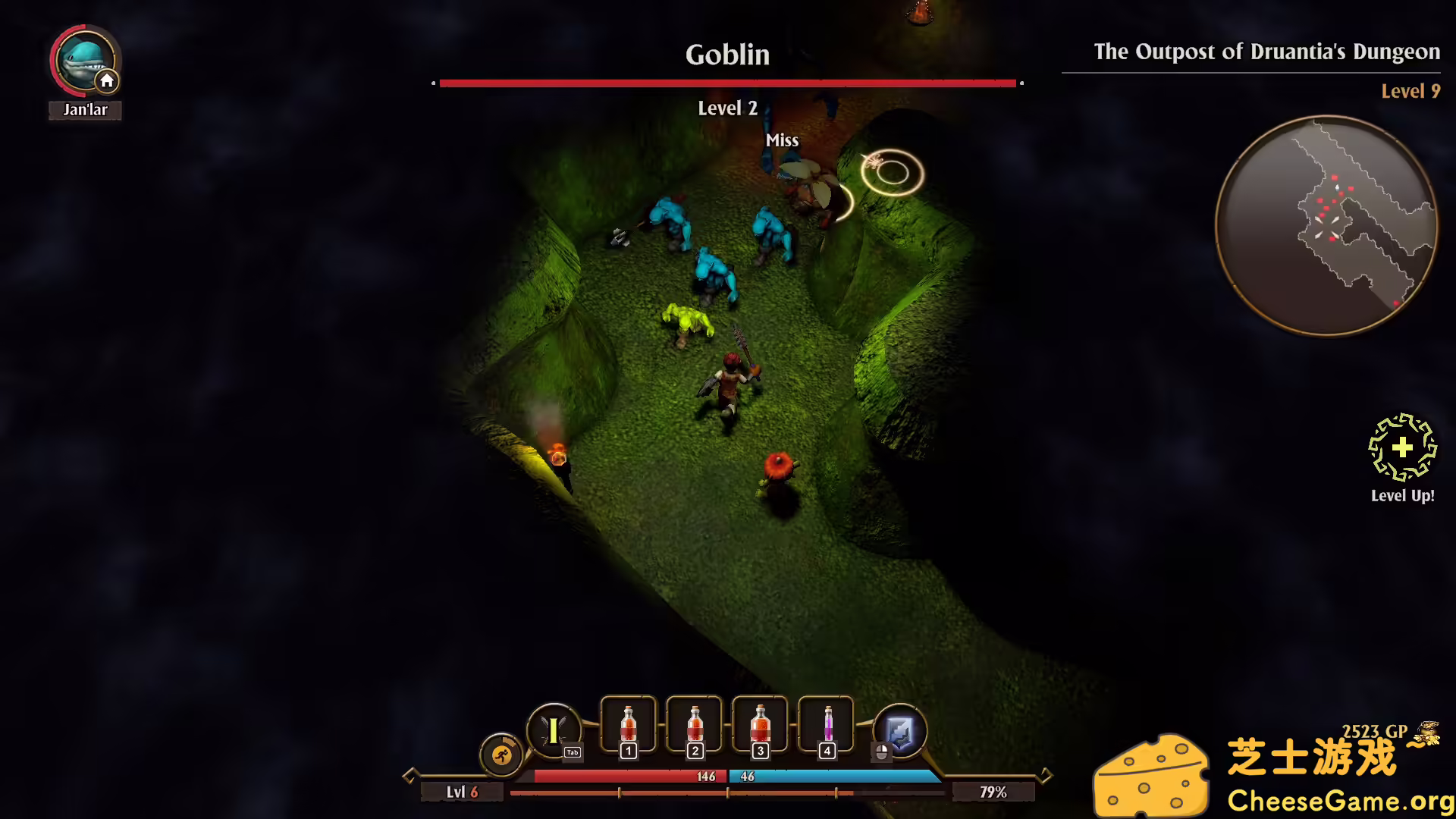Activate the glowing blue shield ability
The height and width of the screenshot is (819, 1456).
(x=900, y=732)
